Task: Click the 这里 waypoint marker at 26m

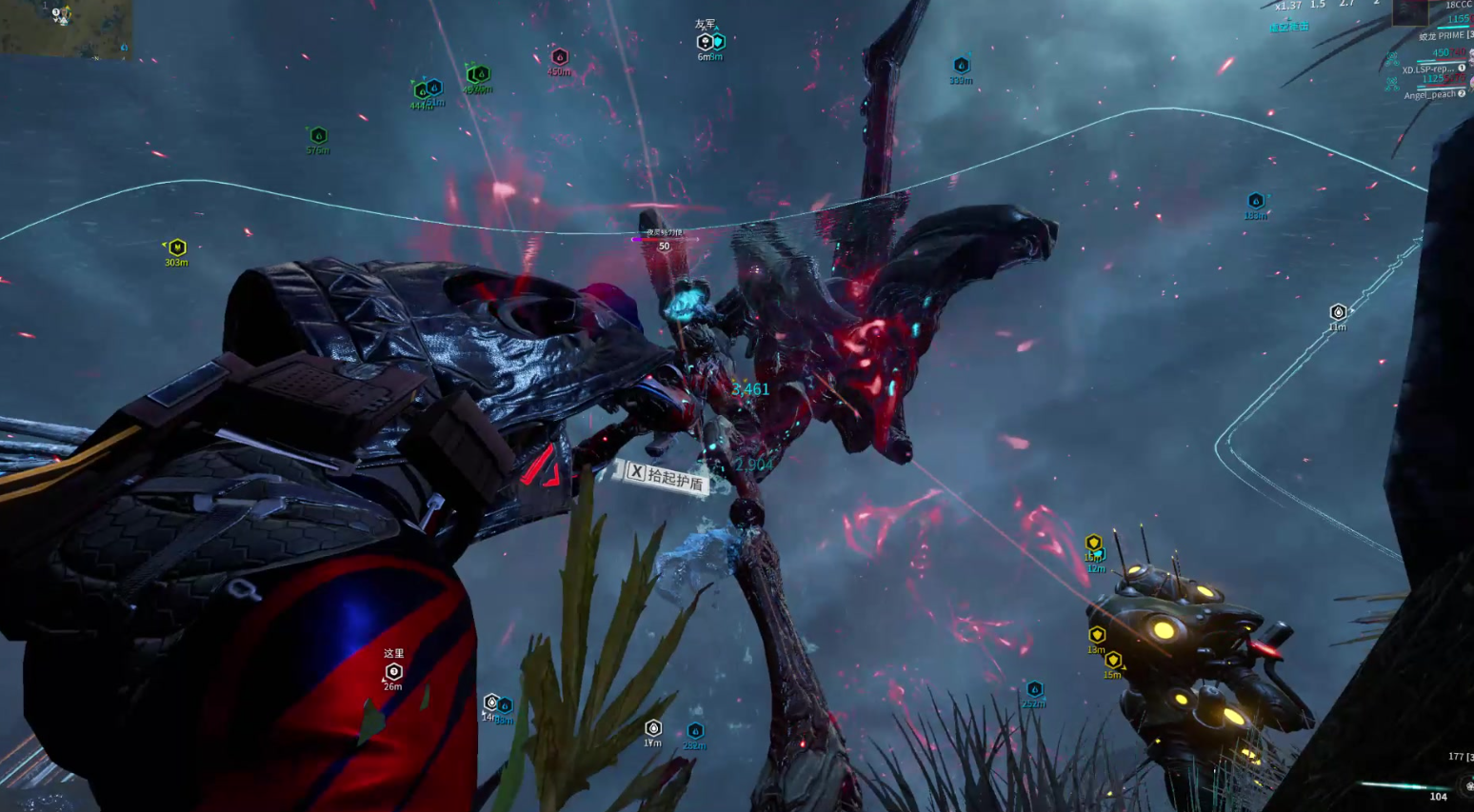Action: (393, 672)
